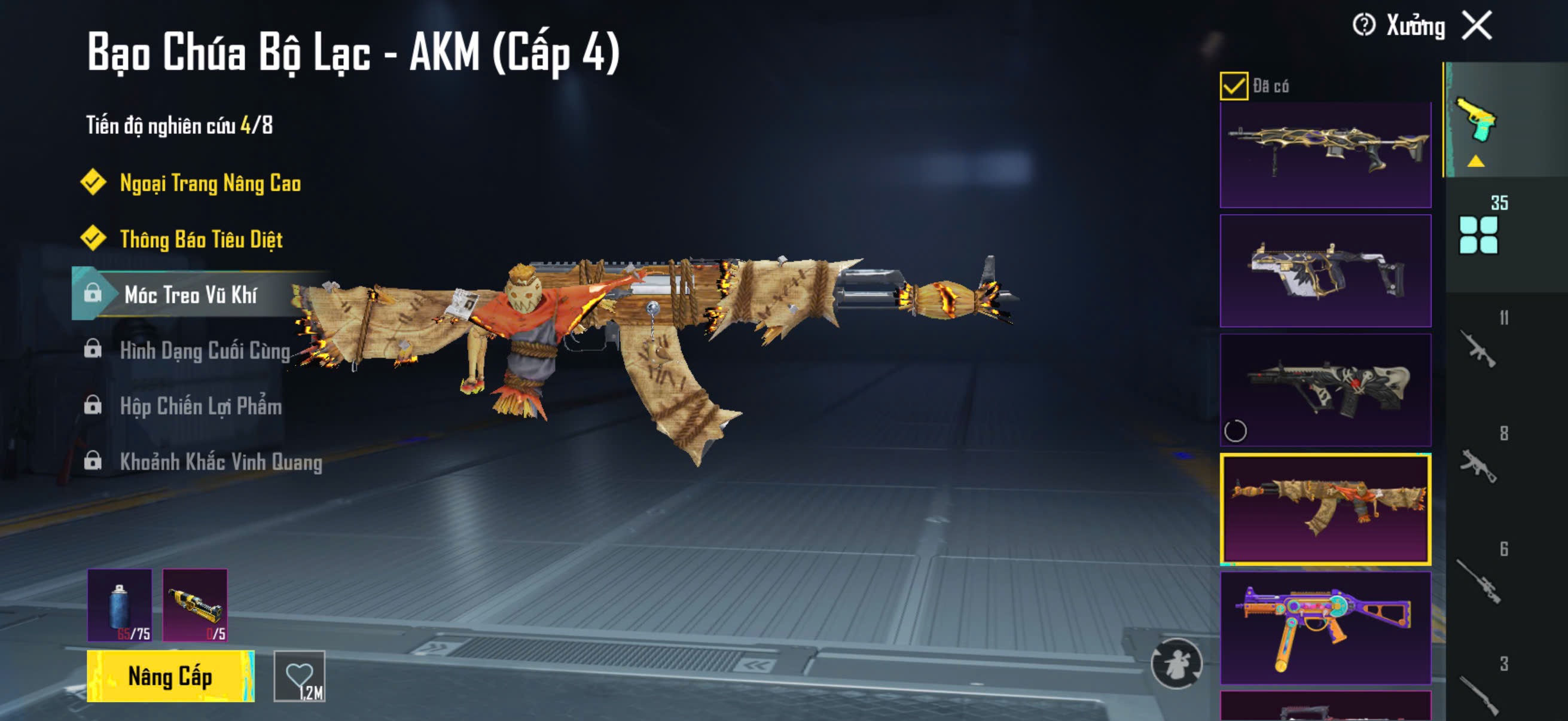This screenshot has height=721, width=1568.
Task: Switch to the yellow pistol category tab
Action: point(1476,121)
